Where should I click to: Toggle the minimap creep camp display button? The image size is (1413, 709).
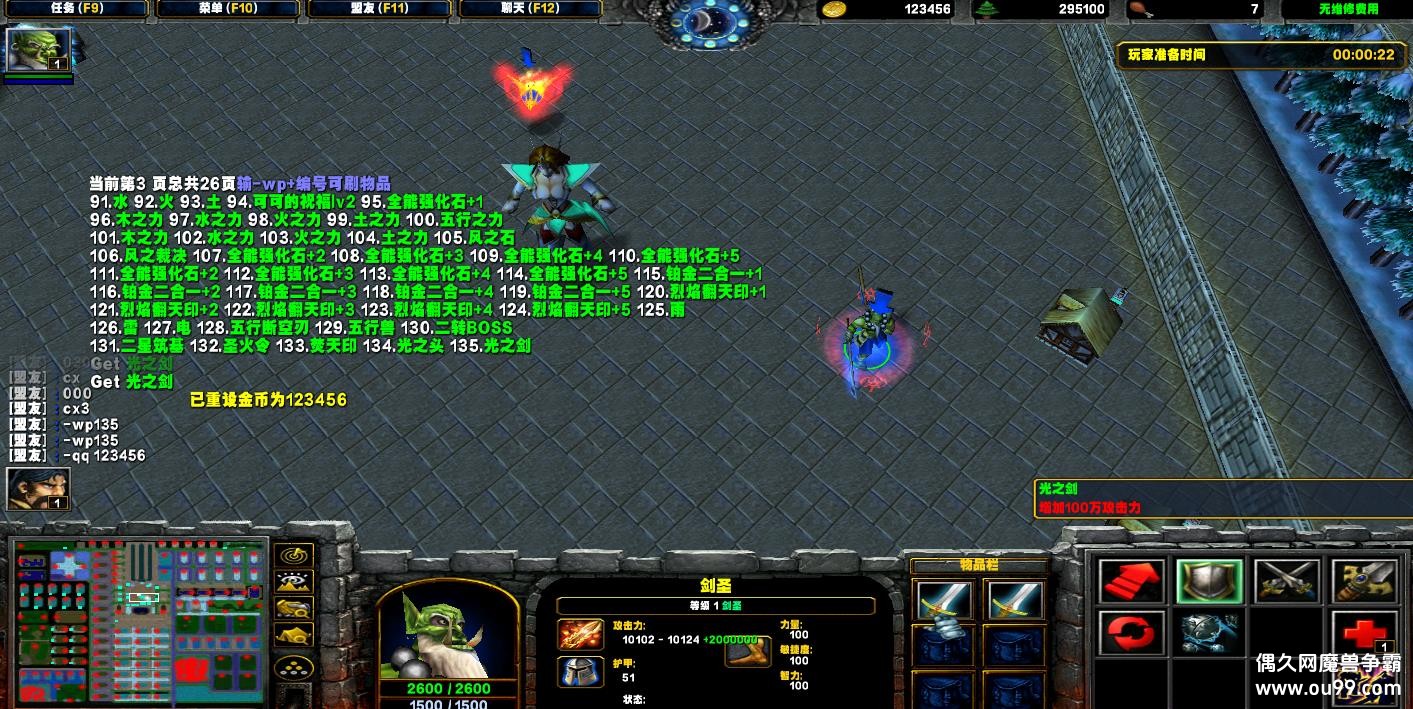tap(293, 634)
